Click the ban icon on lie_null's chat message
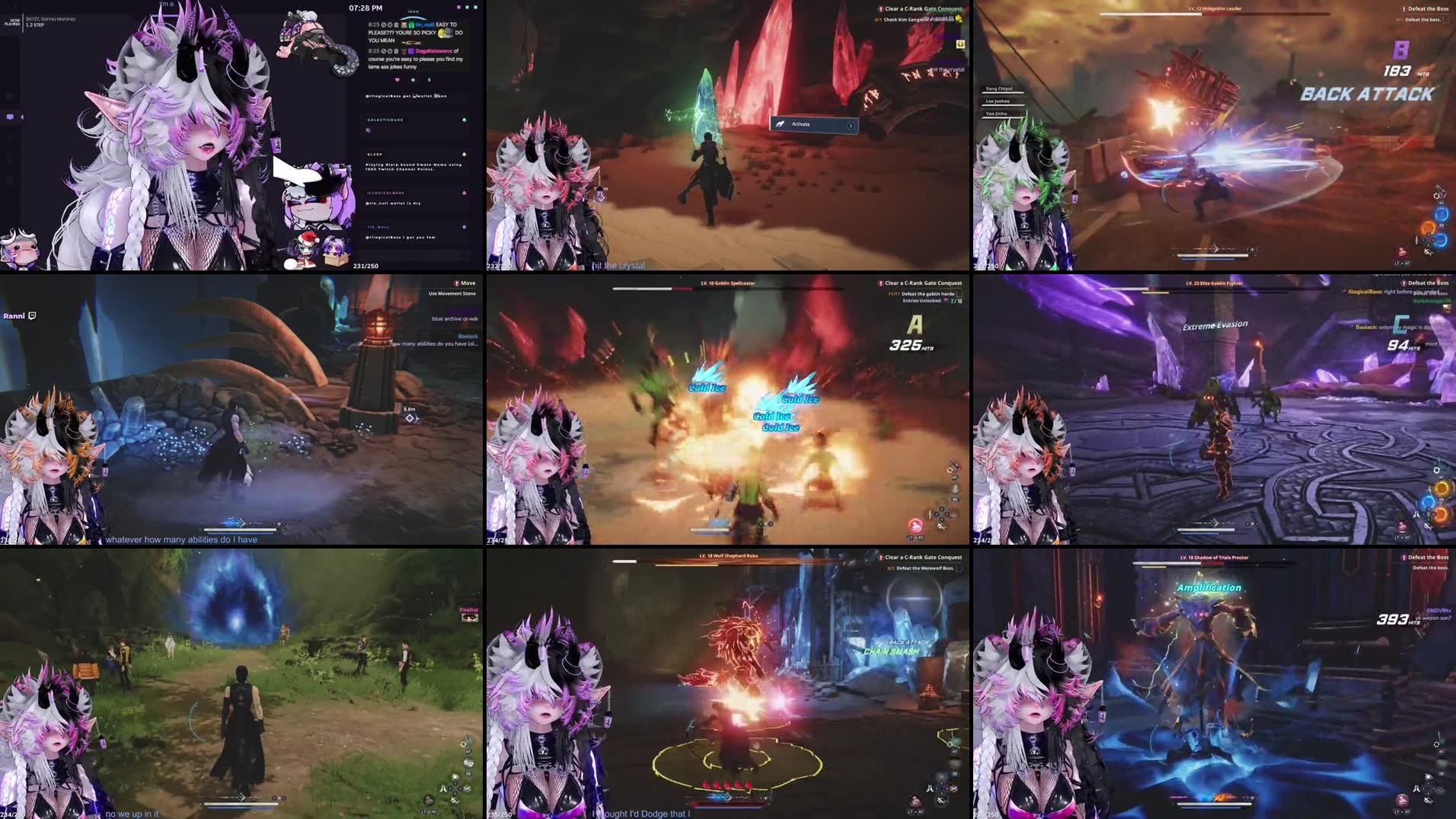1456x819 pixels. [x=384, y=24]
